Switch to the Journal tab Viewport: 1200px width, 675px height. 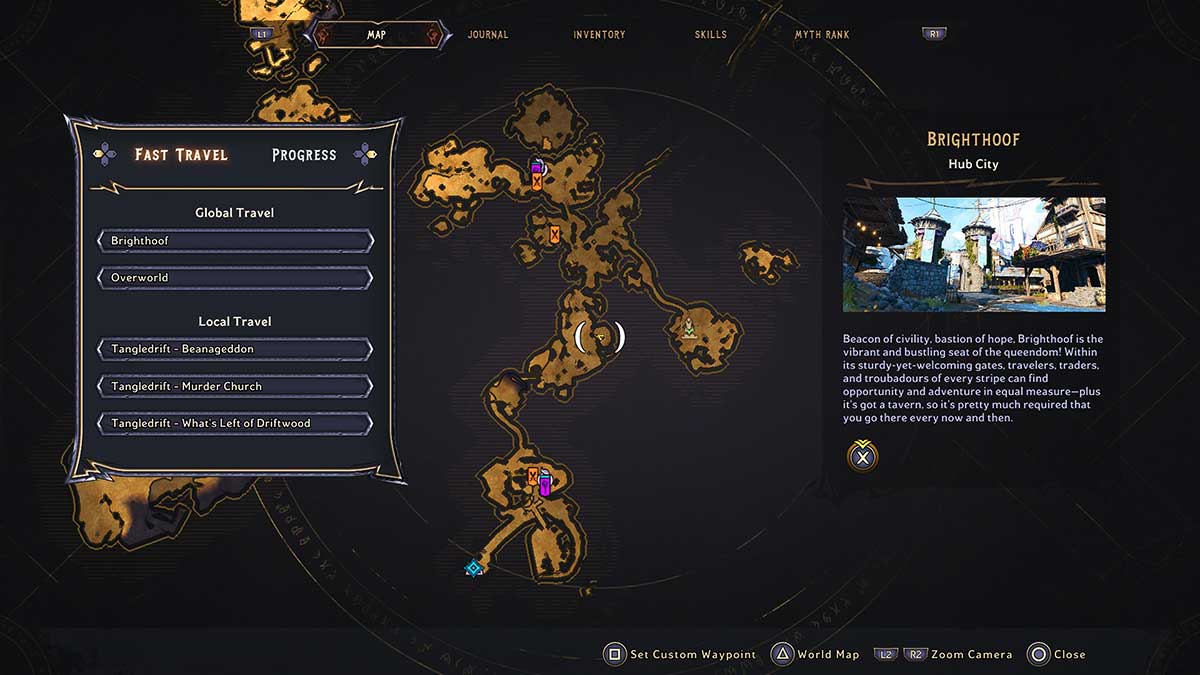[x=488, y=35]
